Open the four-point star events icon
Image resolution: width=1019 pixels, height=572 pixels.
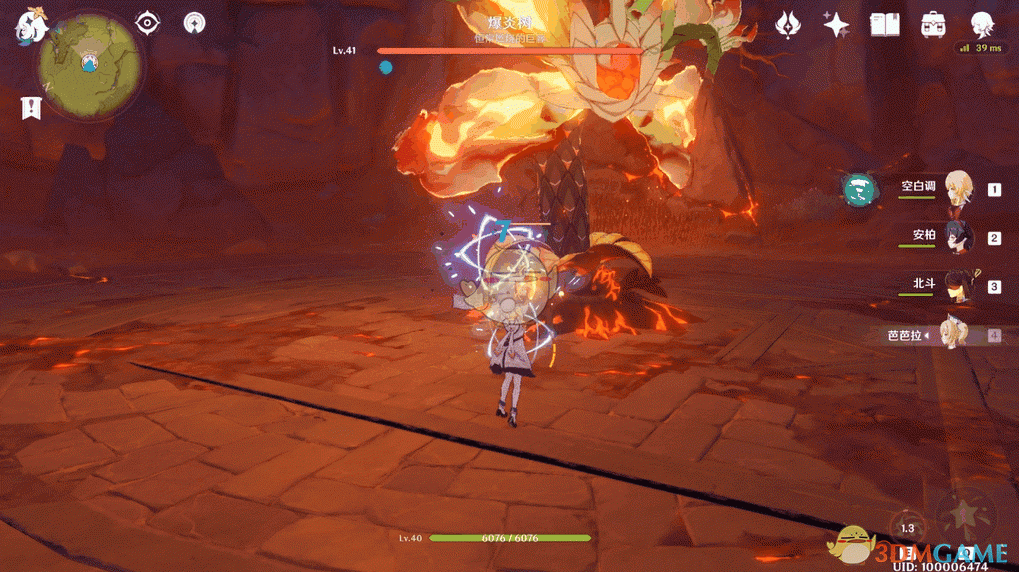click(836, 24)
